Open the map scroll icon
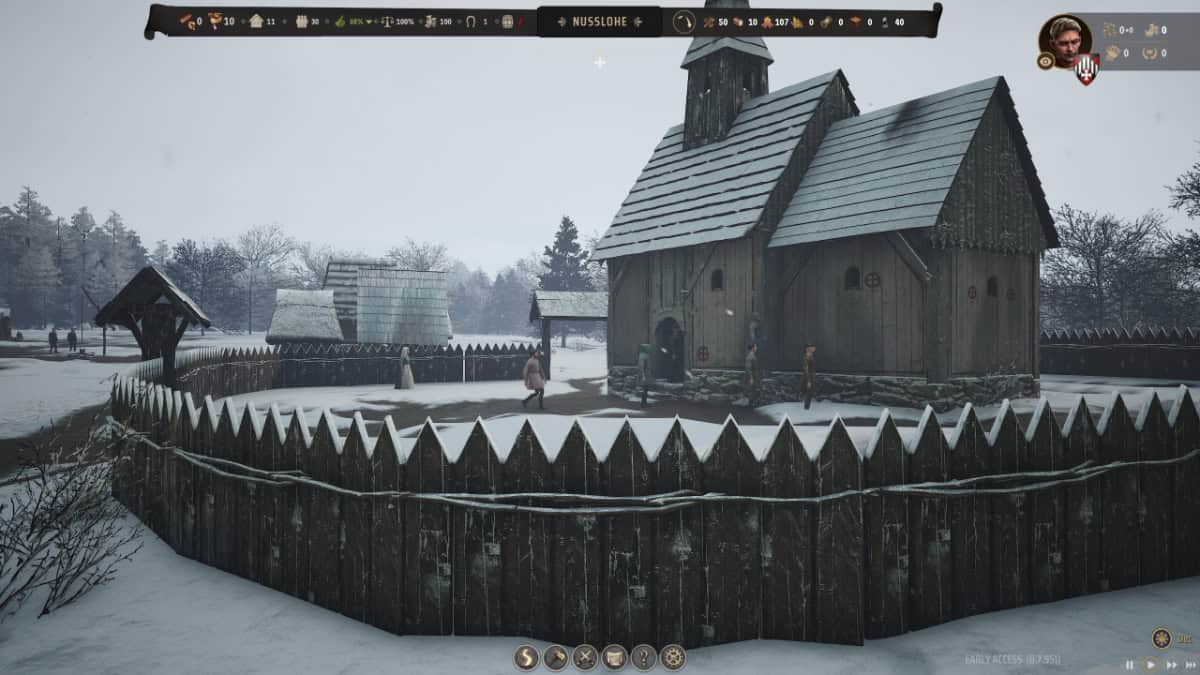Image resolution: width=1200 pixels, height=675 pixels. [x=614, y=657]
